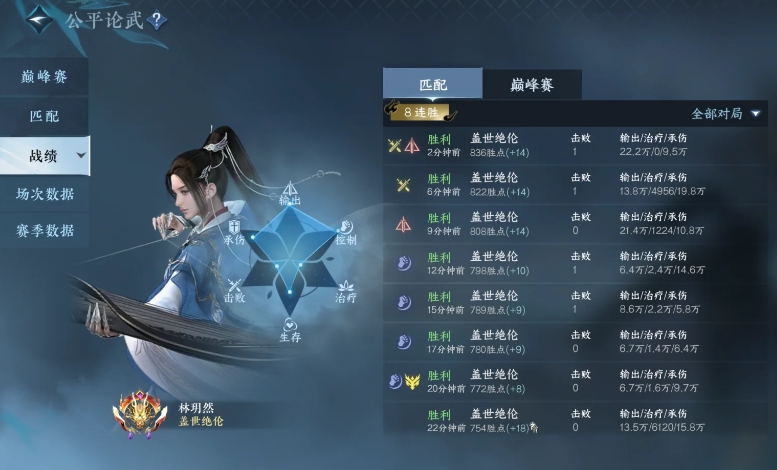Select the match record from 20分钟前

click(575, 380)
